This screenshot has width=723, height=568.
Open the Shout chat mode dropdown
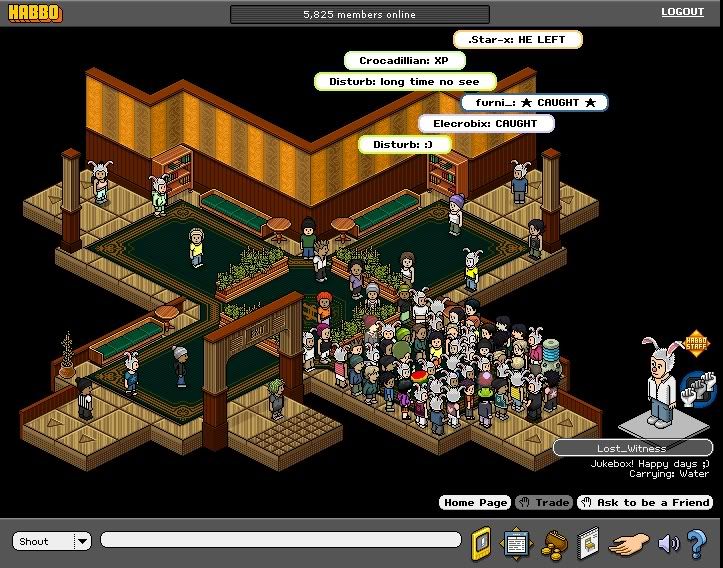[x=82, y=541]
